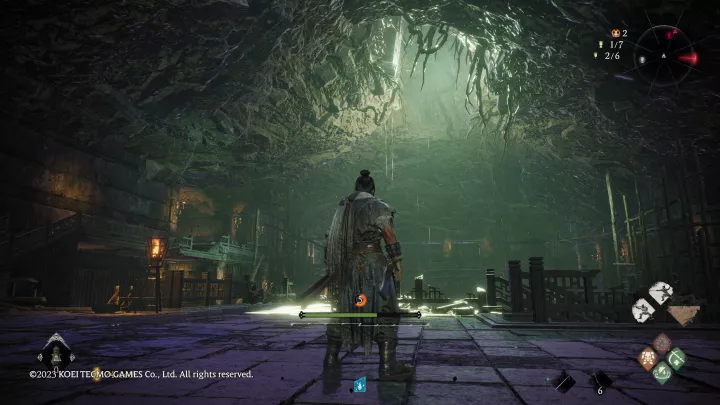The width and height of the screenshot is (720, 405).
Task: Select the upper white martial art icon
Action: click(660, 292)
